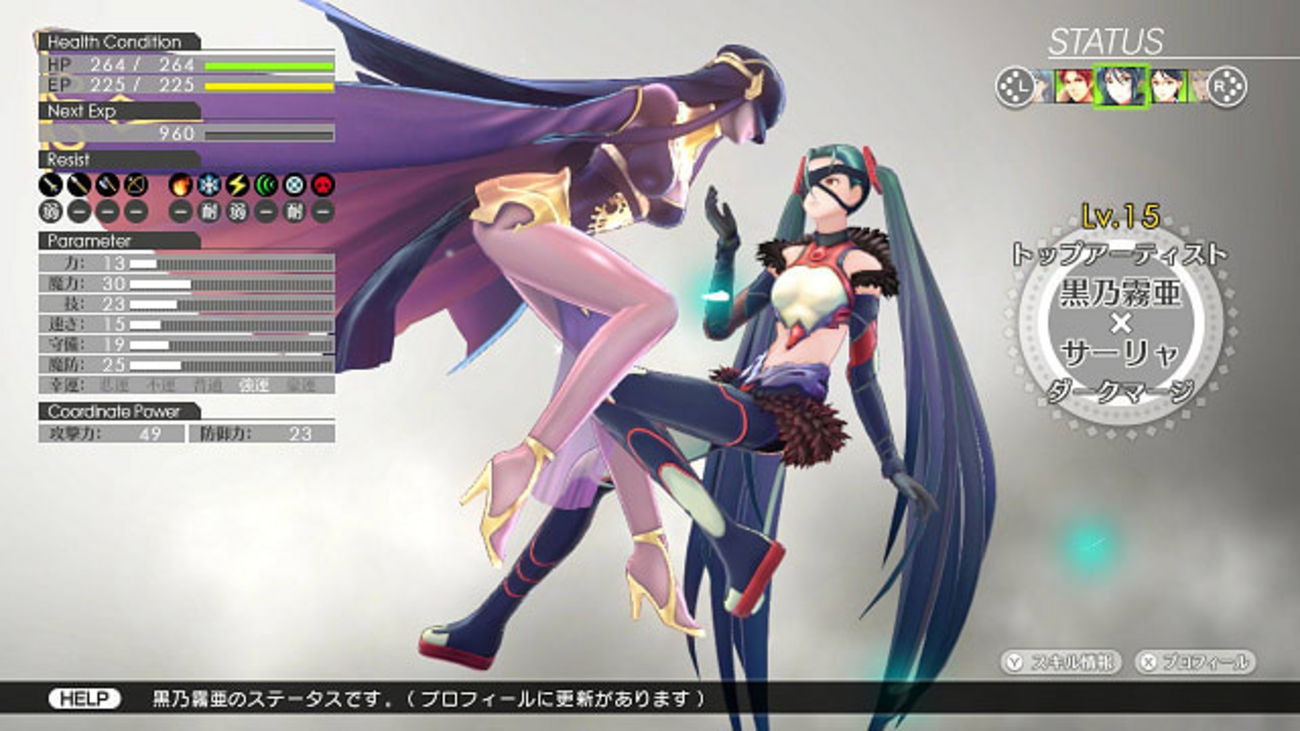Click the fire resistance icon
1300x731 pixels.
tap(181, 185)
